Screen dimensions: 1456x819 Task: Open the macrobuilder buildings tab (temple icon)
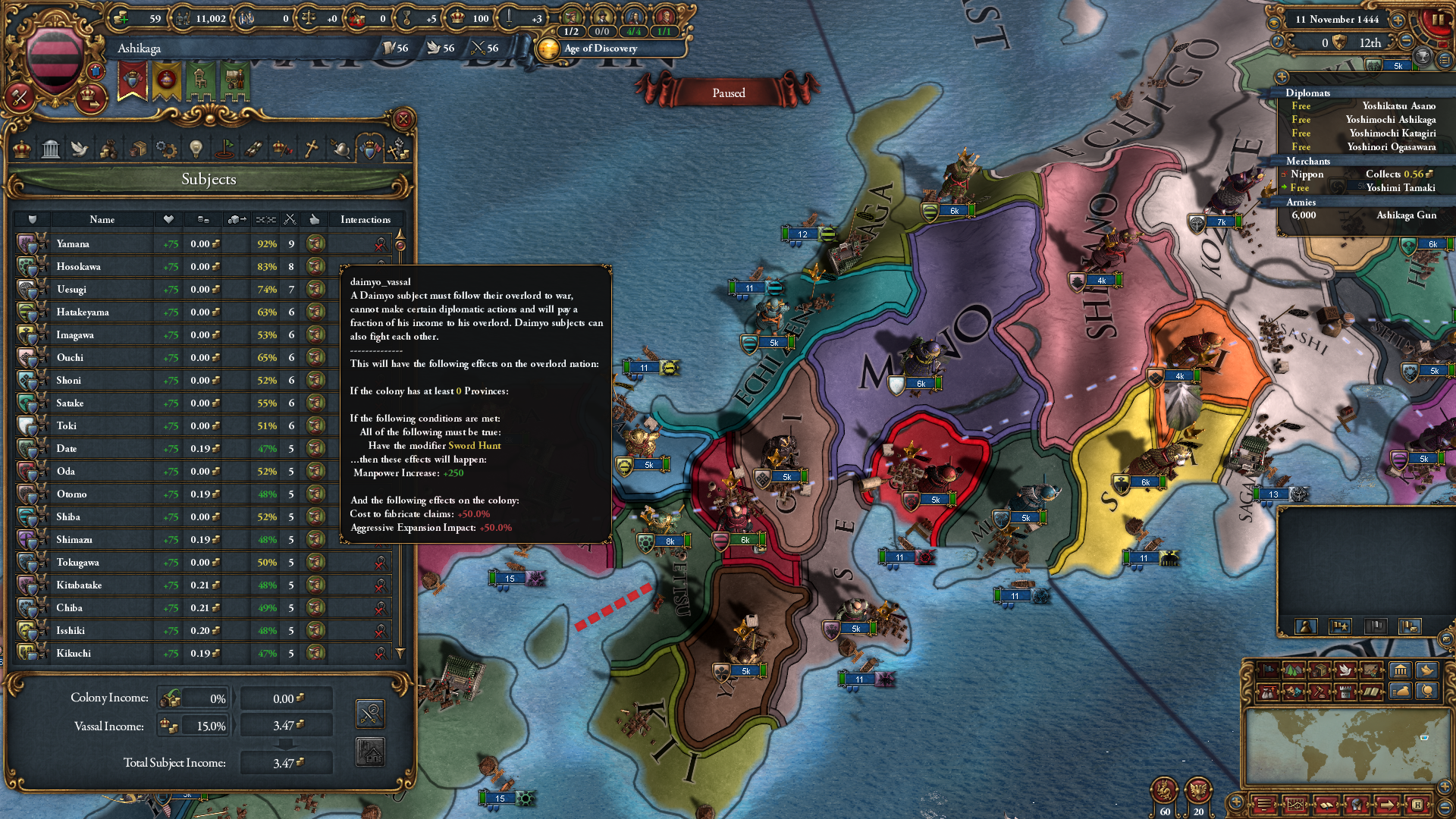pyautogui.click(x=1400, y=671)
